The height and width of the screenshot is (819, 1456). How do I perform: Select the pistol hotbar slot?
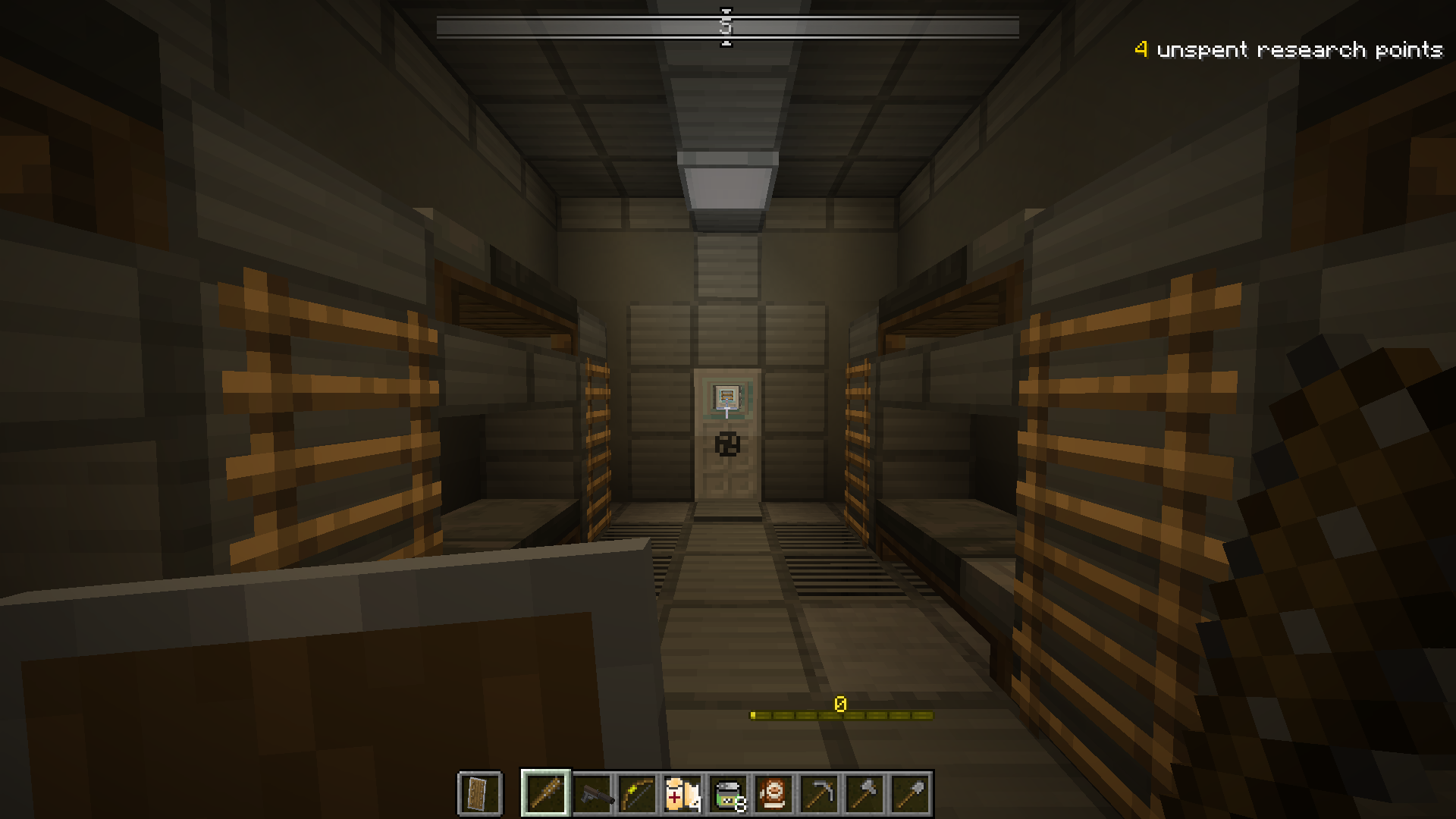click(x=592, y=792)
